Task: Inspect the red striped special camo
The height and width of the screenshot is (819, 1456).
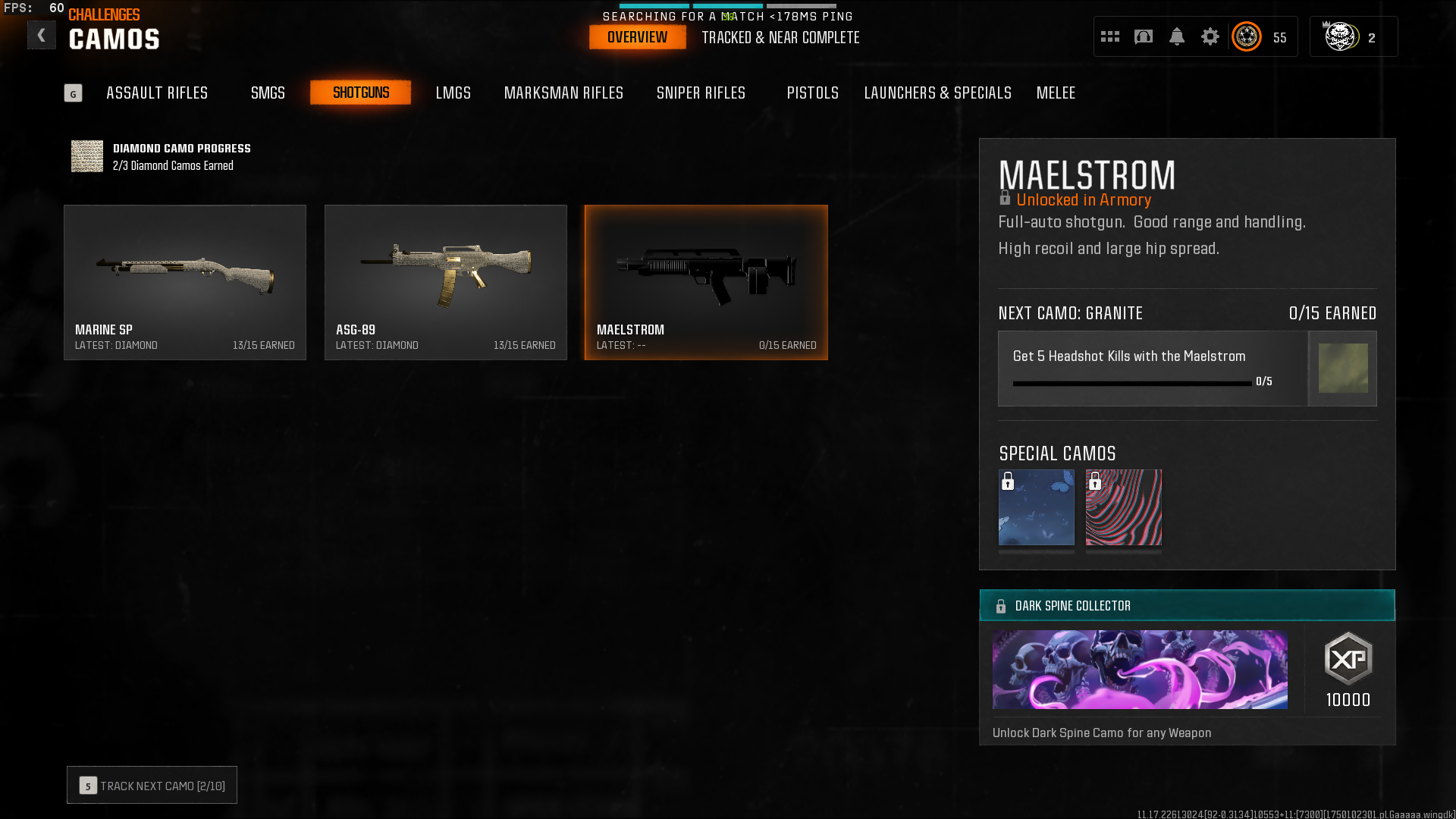Action: point(1123,507)
